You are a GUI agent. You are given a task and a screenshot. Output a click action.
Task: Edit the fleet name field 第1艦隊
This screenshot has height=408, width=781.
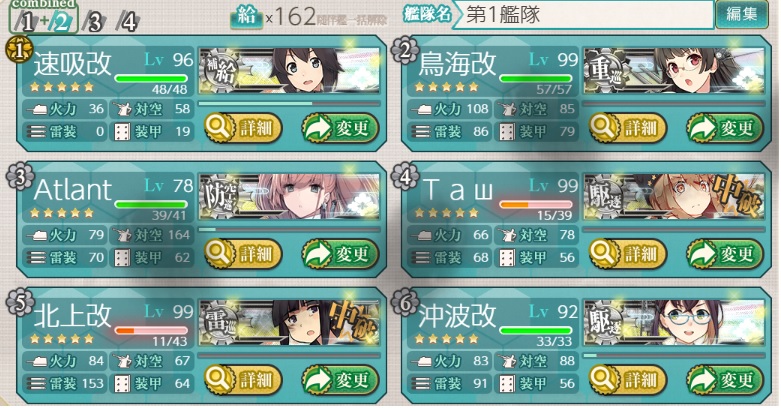click(x=583, y=13)
